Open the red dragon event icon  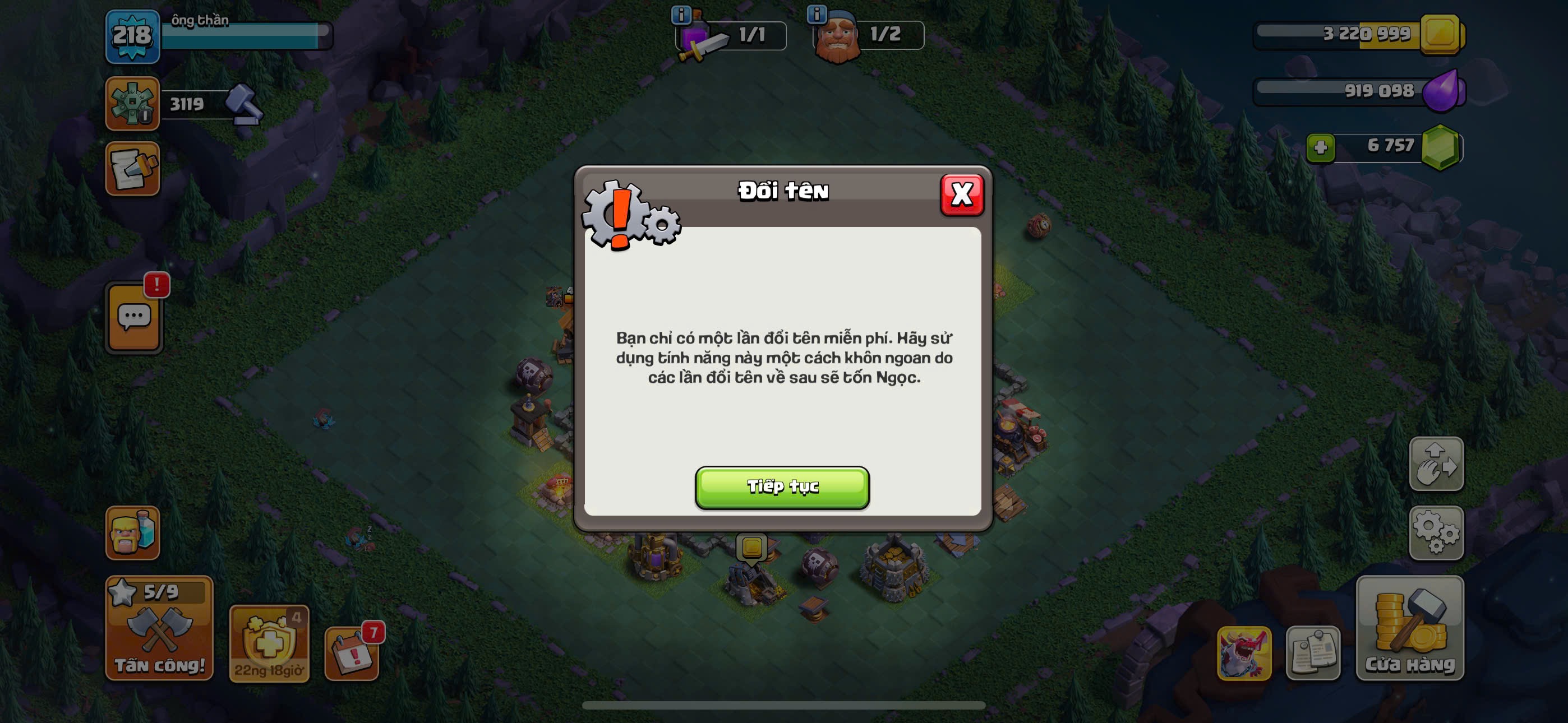[x=1243, y=653]
